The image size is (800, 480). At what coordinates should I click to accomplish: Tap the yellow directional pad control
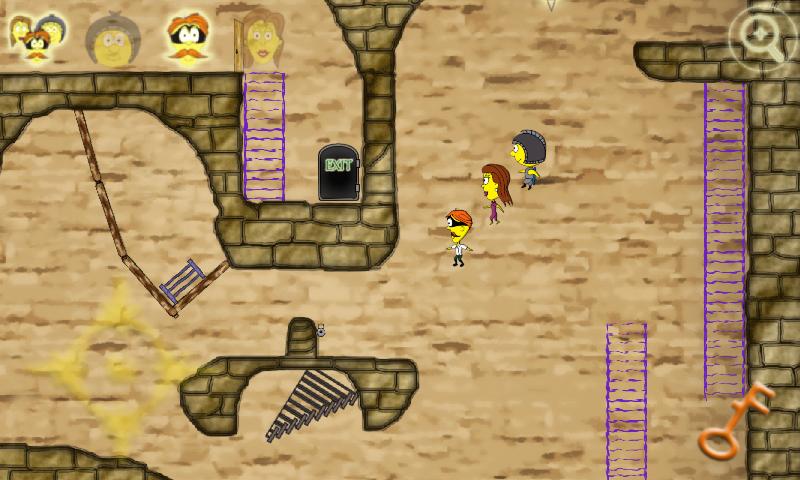(x=112, y=369)
